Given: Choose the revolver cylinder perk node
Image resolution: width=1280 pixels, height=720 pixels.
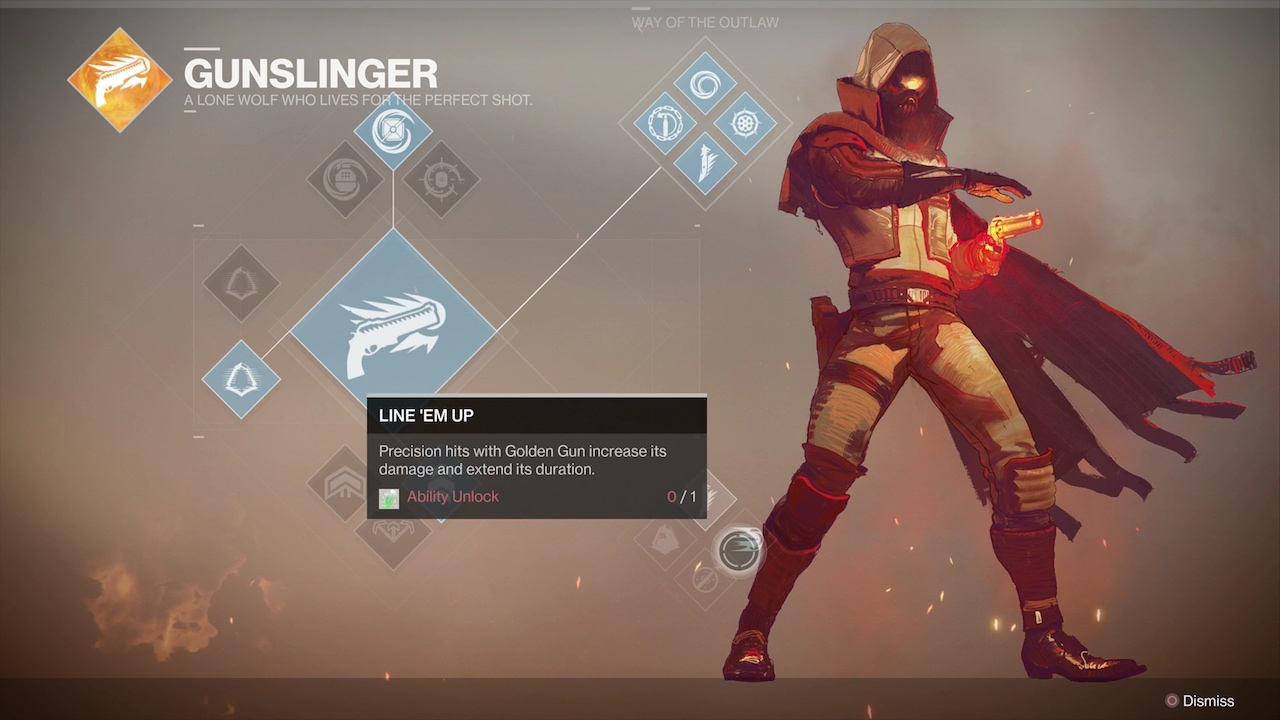Looking at the screenshot, I should [745, 124].
